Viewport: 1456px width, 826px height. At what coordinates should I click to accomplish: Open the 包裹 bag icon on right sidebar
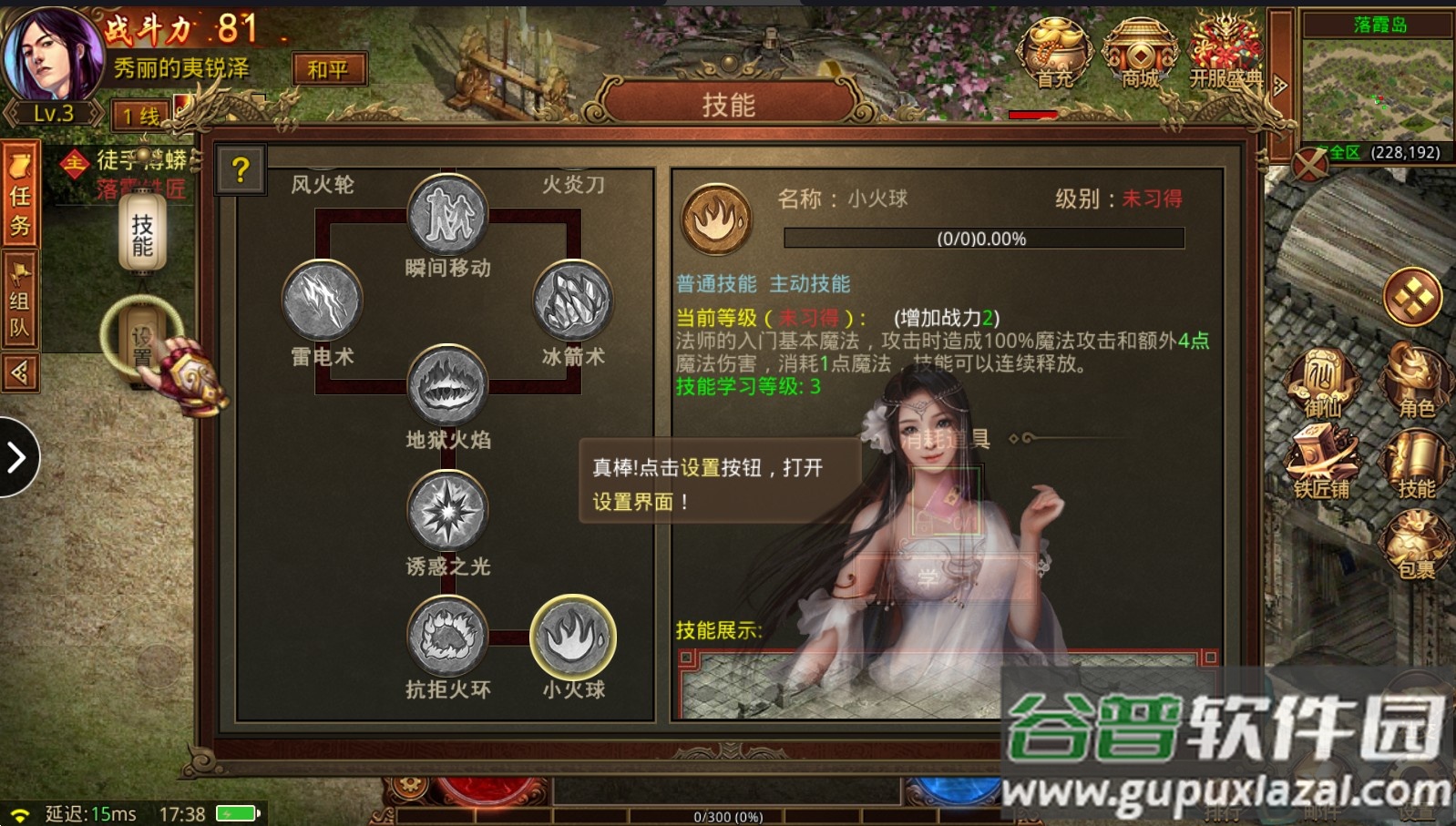pos(1419,545)
